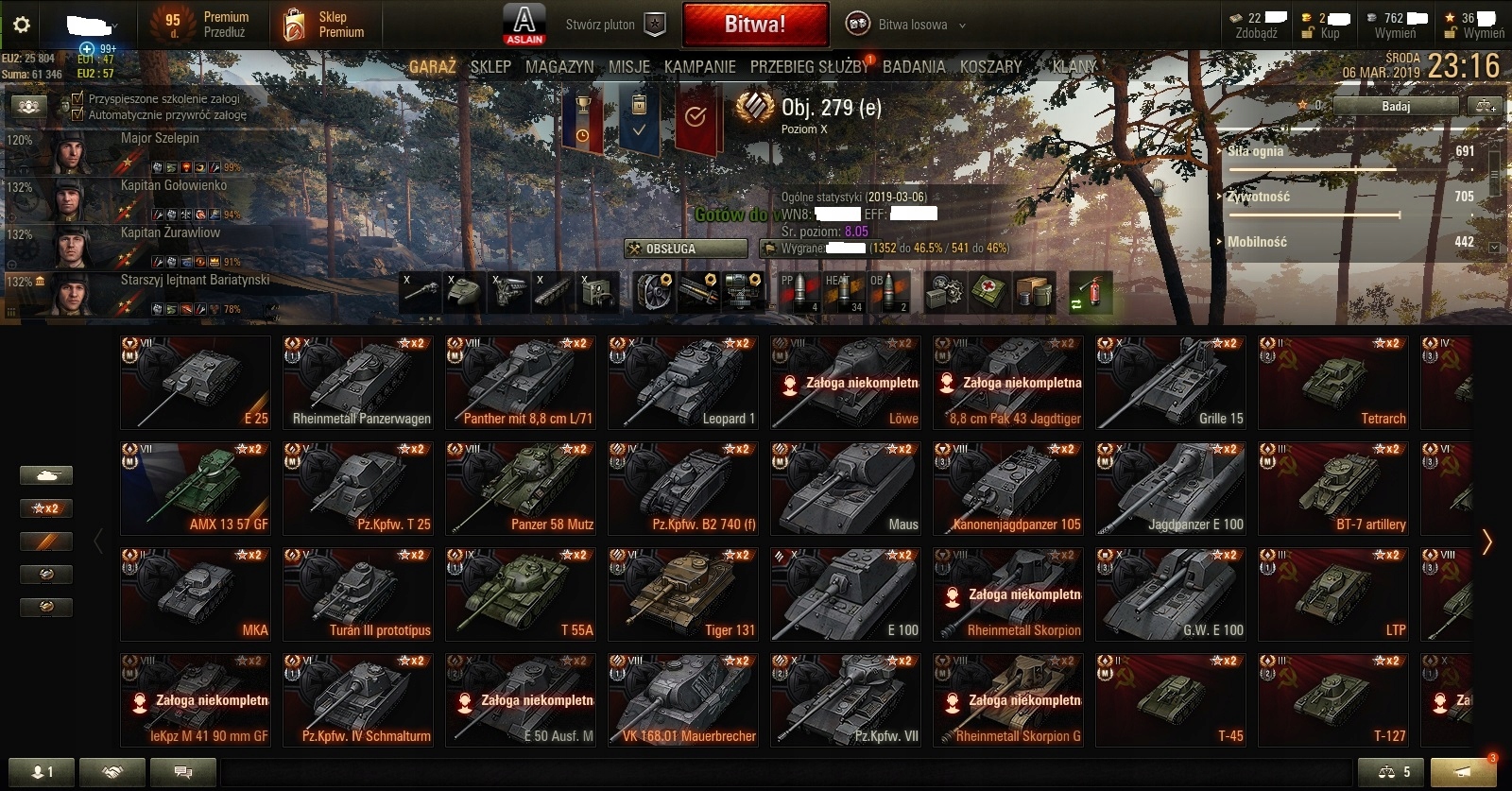
Task: Enable Przyspieszone szkolenie załogi
Action: coord(79,98)
